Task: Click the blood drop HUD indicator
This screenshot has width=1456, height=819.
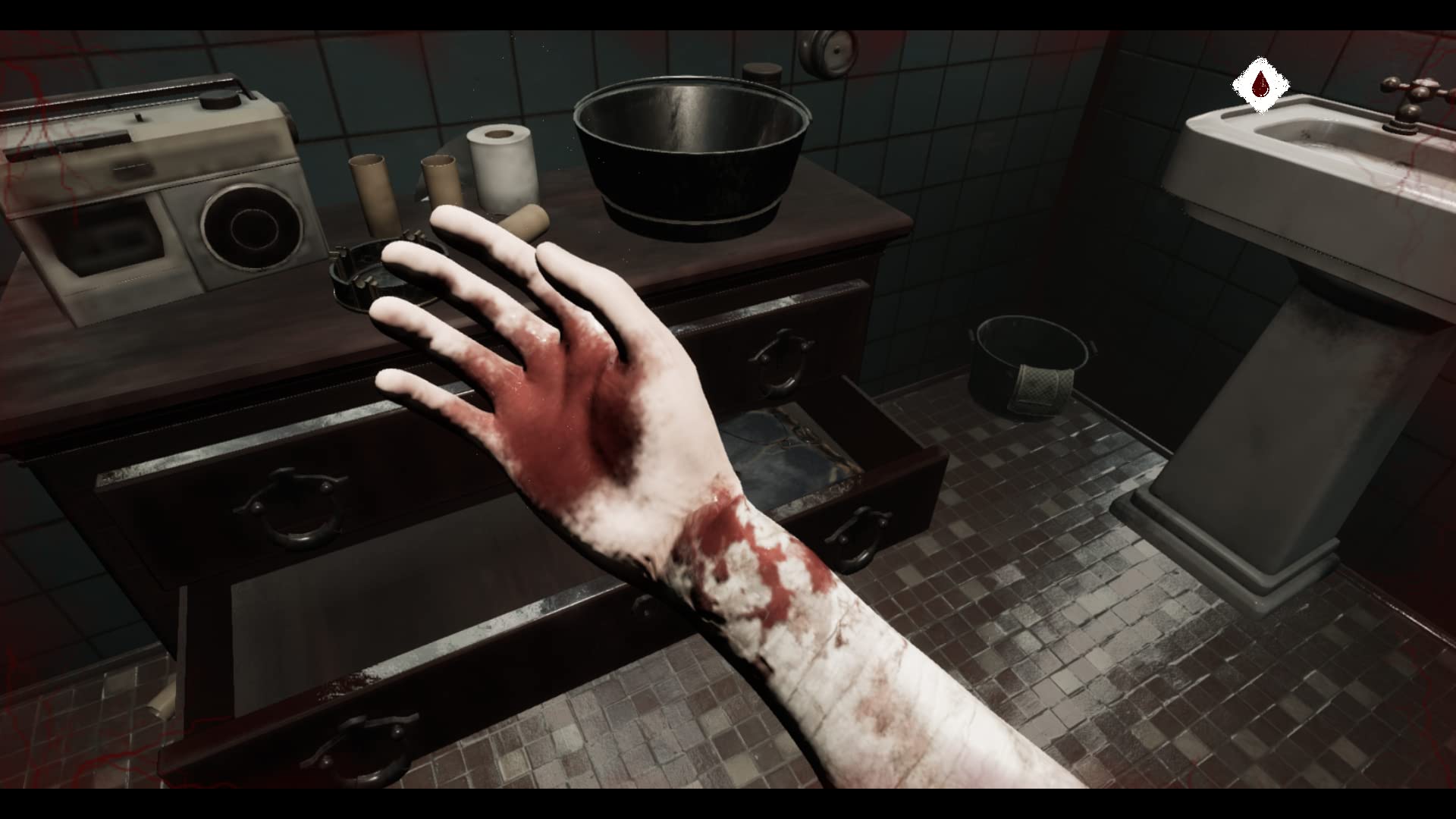Action: click(x=1260, y=83)
